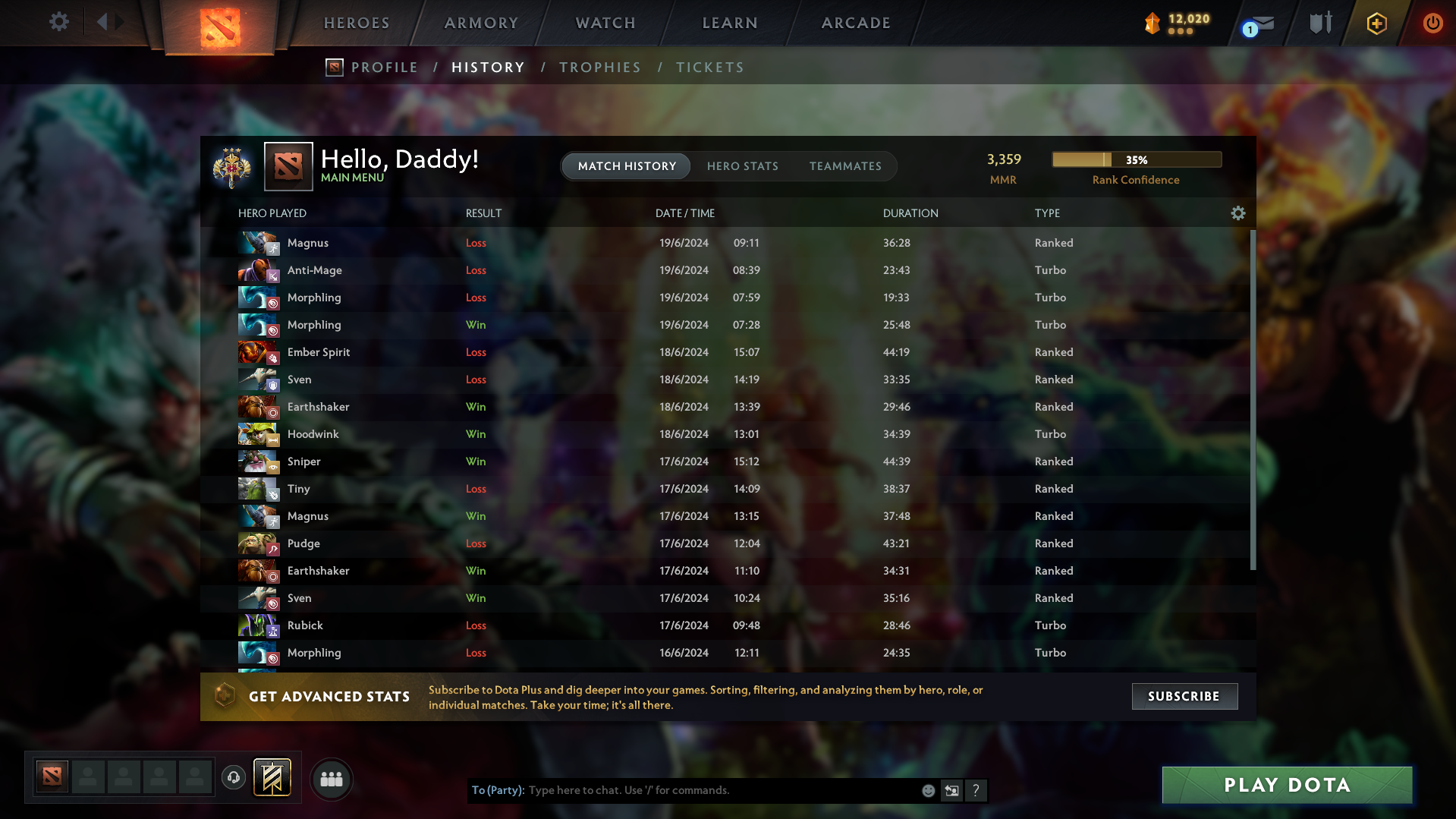Click the battle pass banner icon near party slots

[271, 777]
